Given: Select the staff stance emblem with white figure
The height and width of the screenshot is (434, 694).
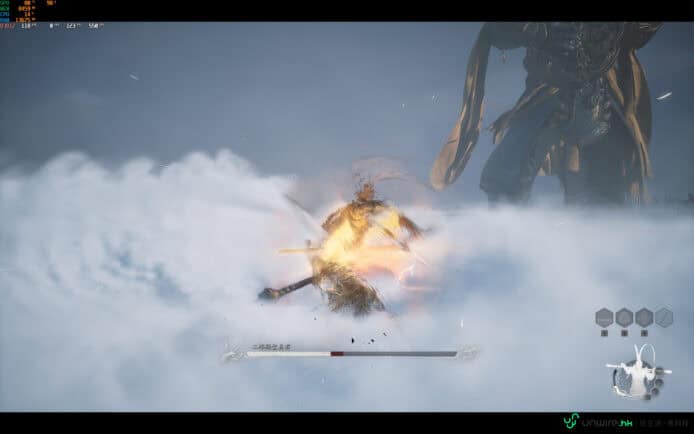Looking at the screenshot, I should pyautogui.click(x=633, y=374).
